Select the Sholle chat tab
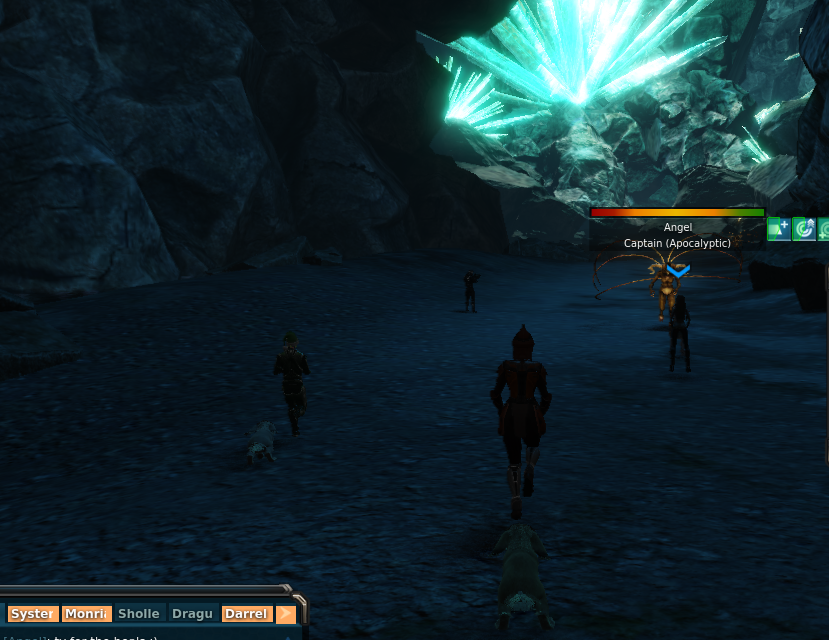The width and height of the screenshot is (829, 640). [x=139, y=614]
